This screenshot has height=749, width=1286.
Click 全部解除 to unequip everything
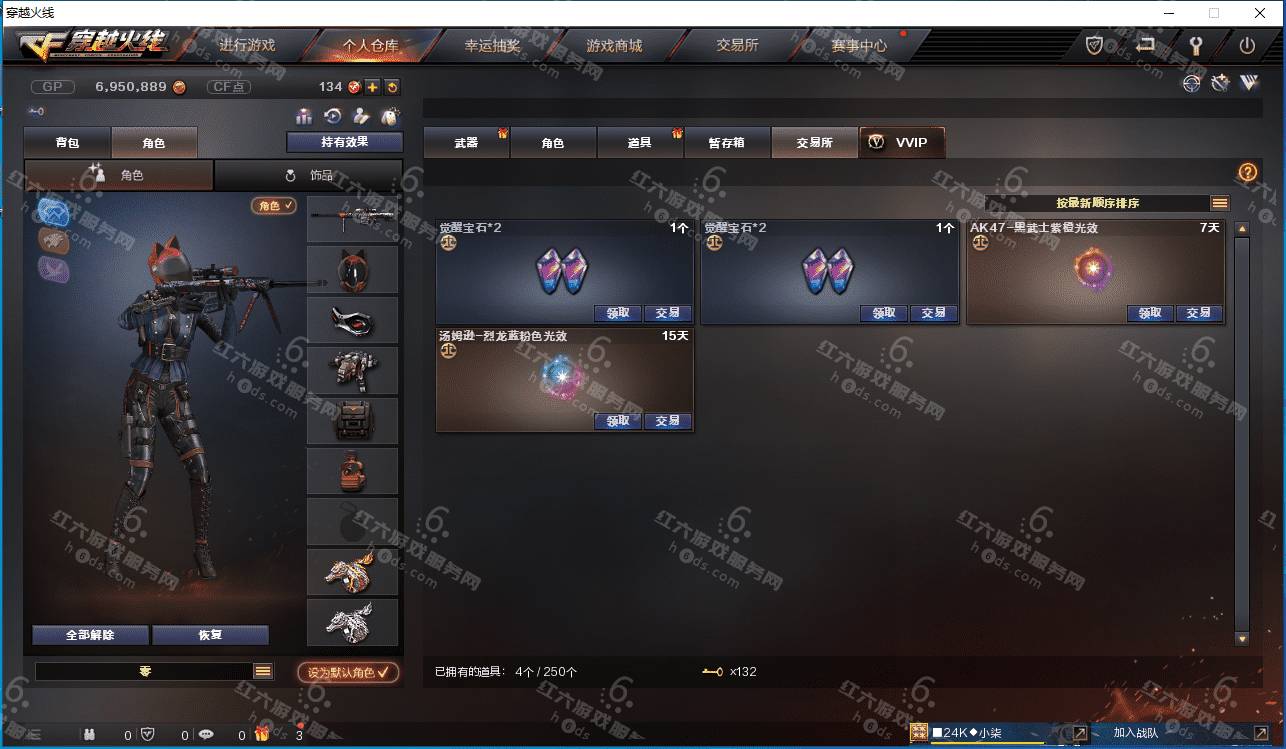pos(90,635)
